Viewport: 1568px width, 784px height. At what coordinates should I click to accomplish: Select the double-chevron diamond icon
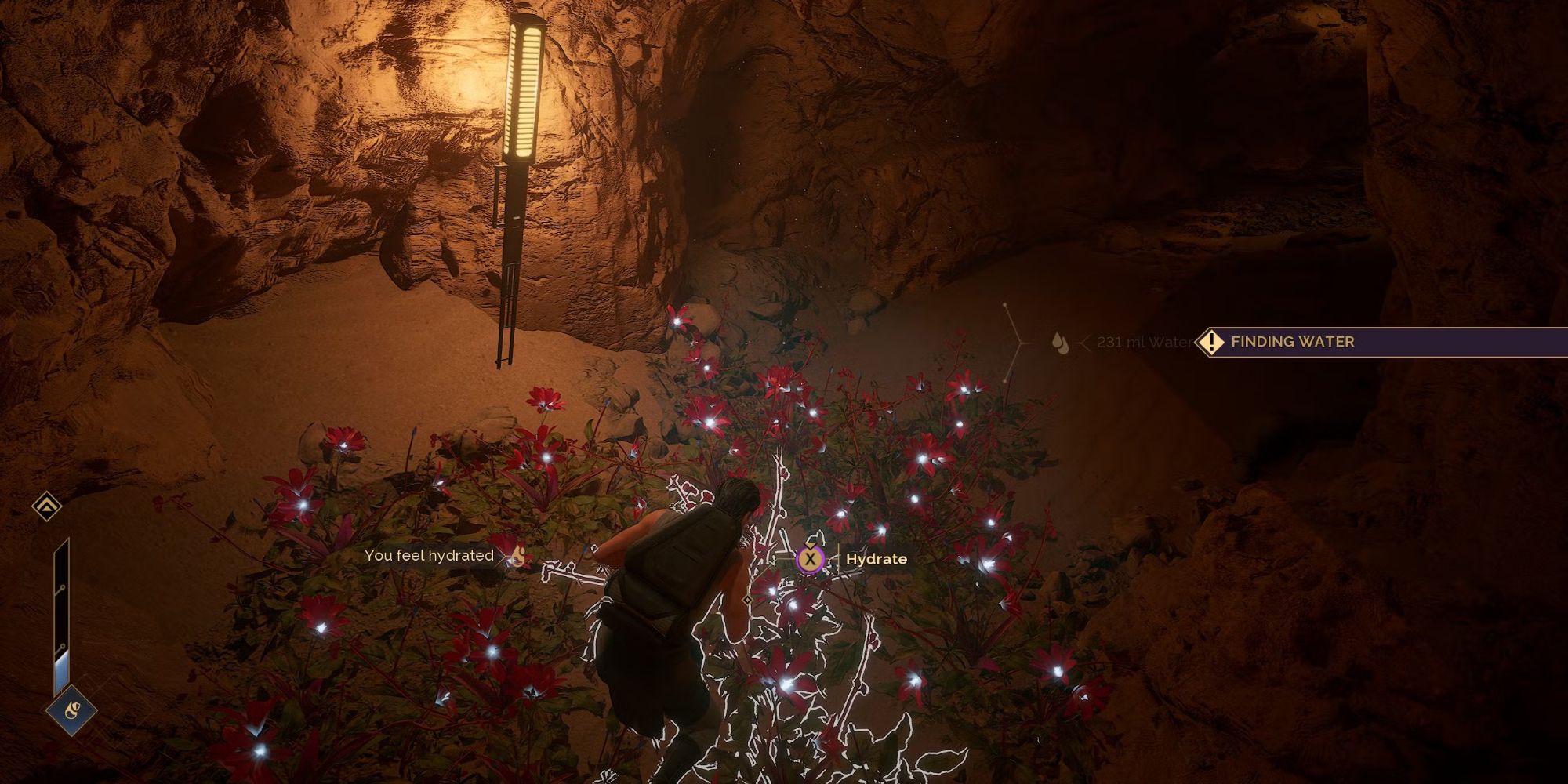pyautogui.click(x=47, y=506)
